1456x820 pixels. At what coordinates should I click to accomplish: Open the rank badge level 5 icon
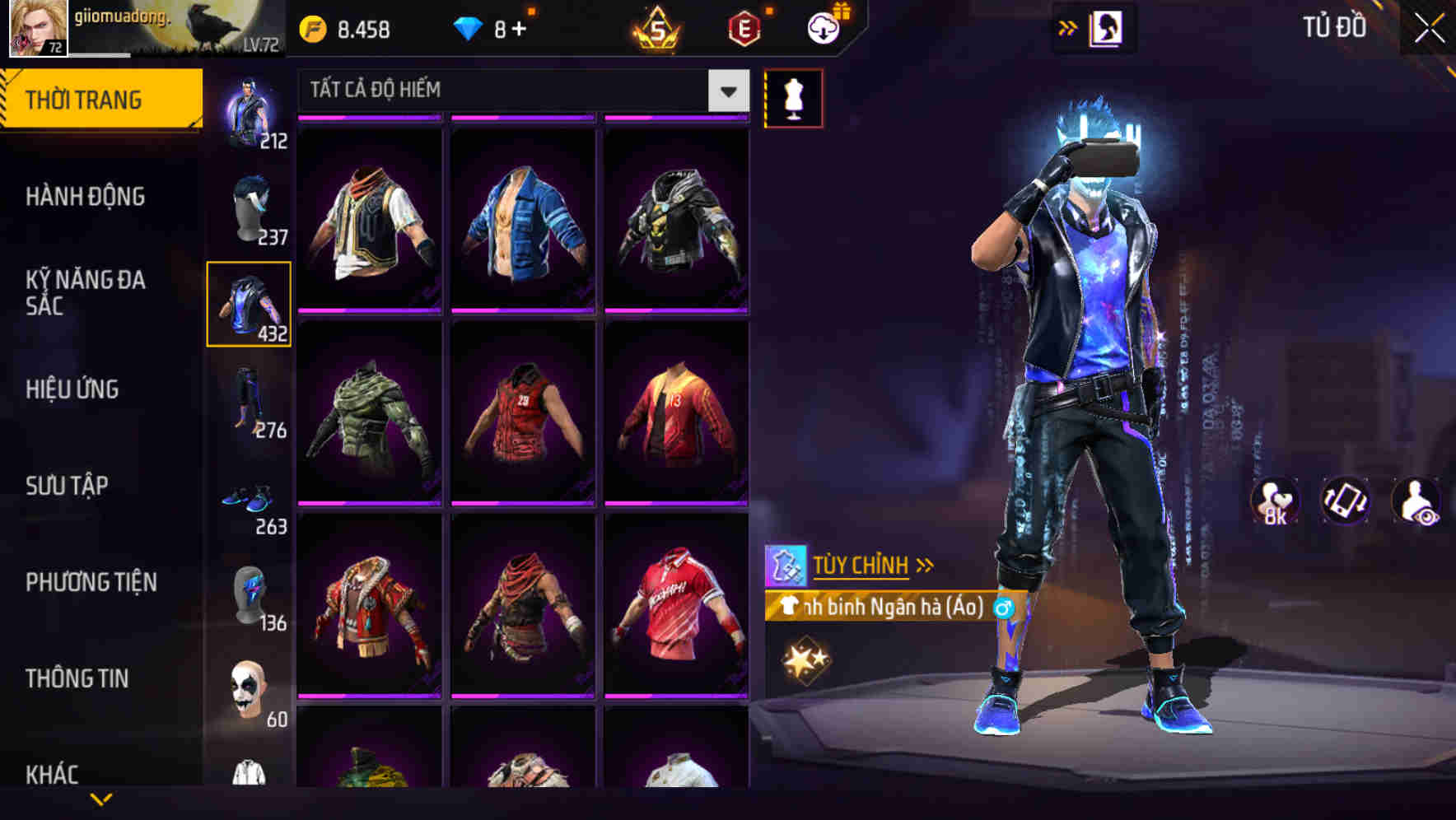point(655,29)
